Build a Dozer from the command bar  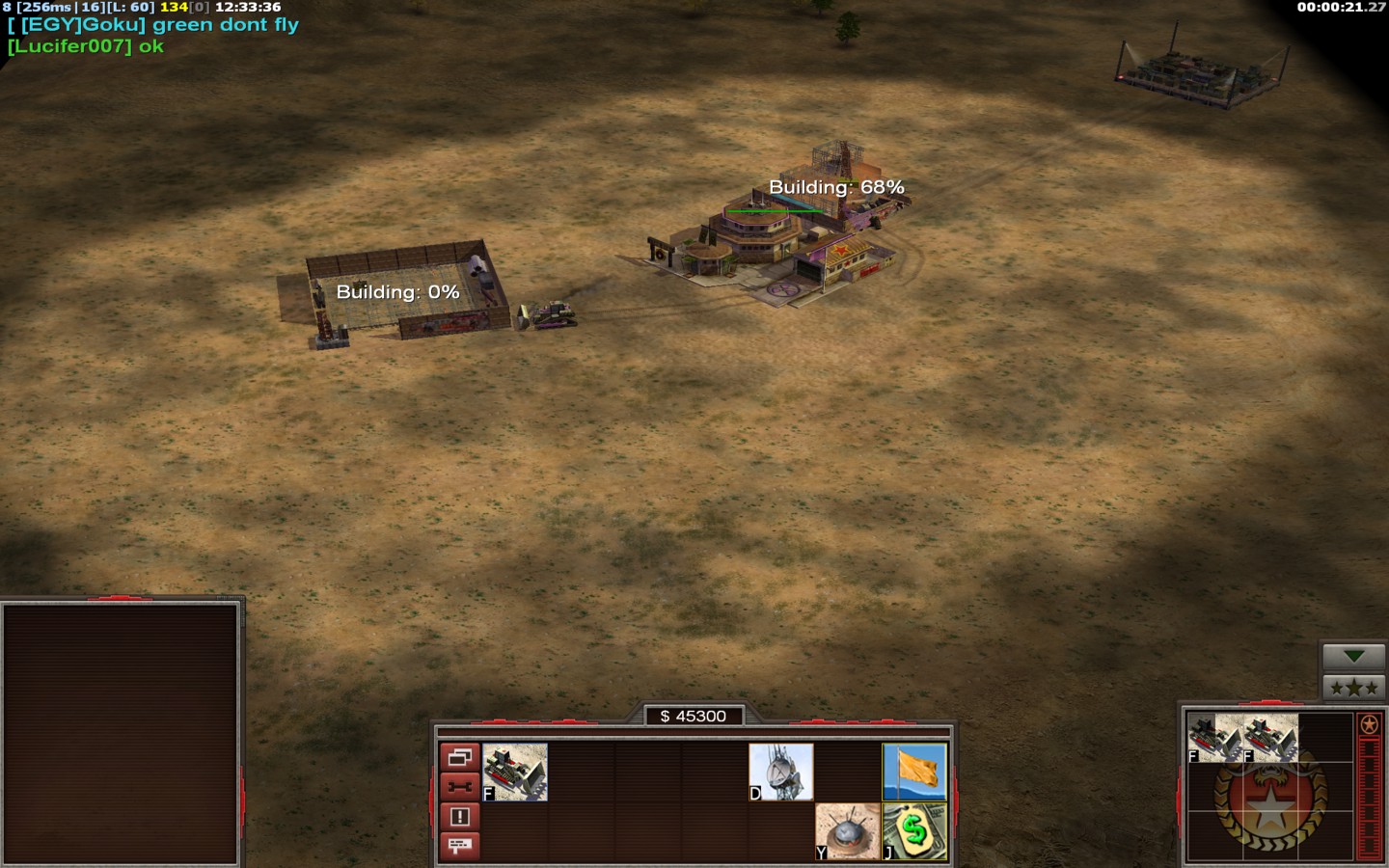coord(515,772)
